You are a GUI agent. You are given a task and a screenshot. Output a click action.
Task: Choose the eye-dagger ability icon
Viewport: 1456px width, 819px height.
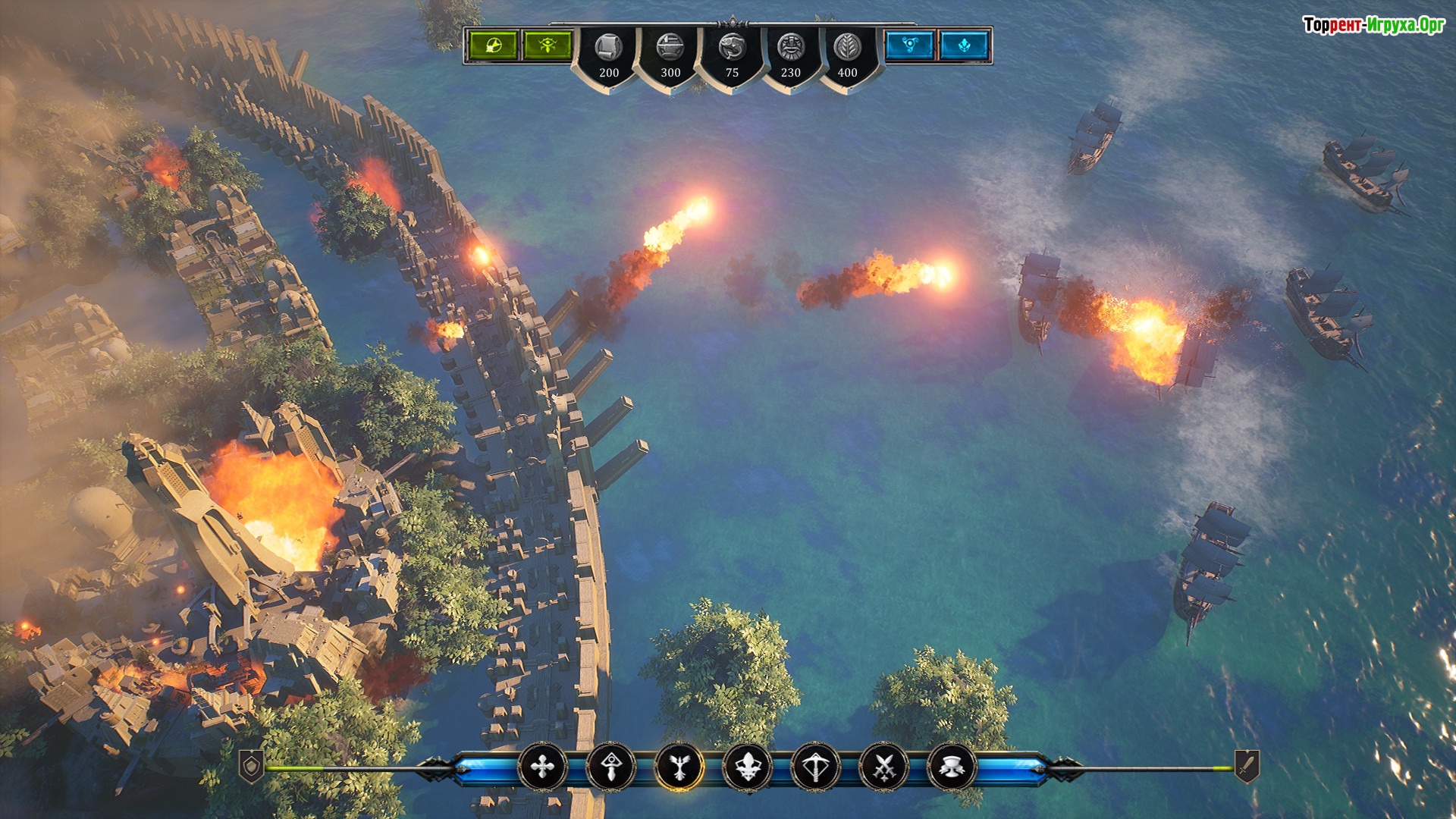[x=610, y=767]
